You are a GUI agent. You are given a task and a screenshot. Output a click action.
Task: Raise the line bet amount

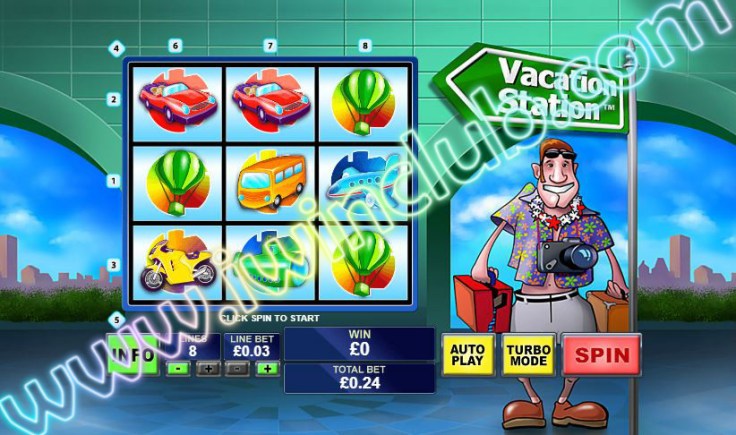pos(267,369)
